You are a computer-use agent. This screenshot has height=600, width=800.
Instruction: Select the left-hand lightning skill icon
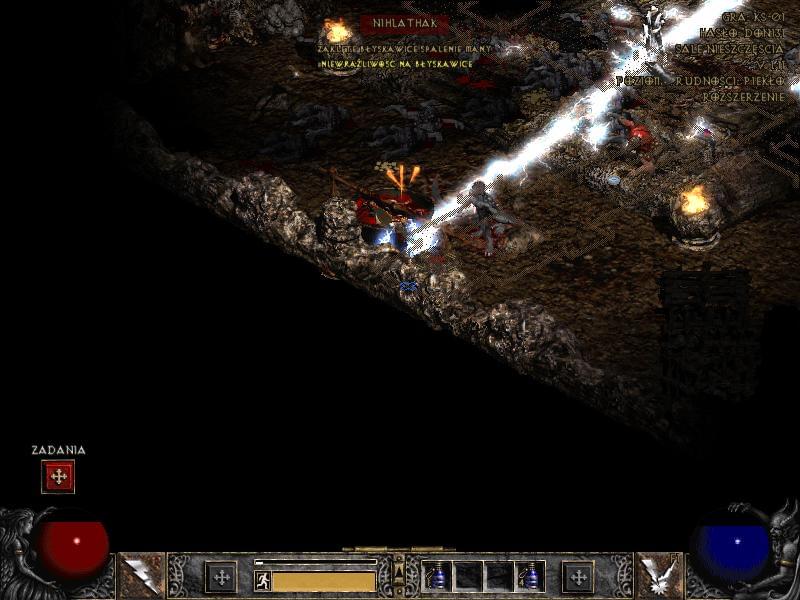pyautogui.click(x=140, y=576)
